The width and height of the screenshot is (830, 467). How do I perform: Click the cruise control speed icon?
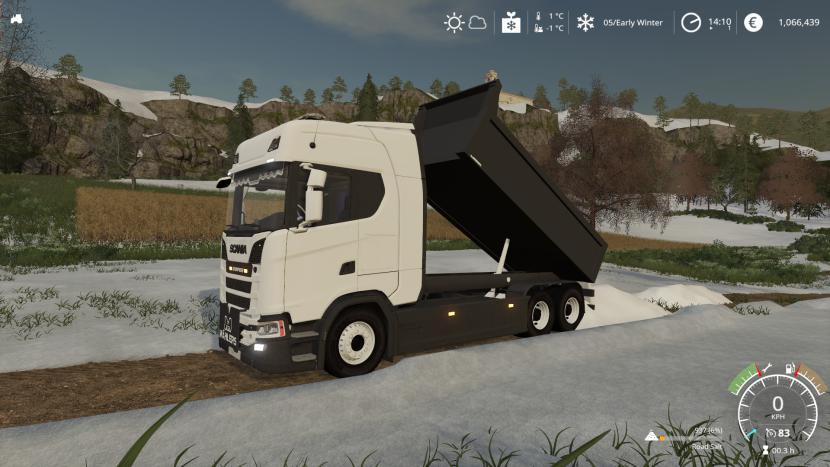[773, 433]
